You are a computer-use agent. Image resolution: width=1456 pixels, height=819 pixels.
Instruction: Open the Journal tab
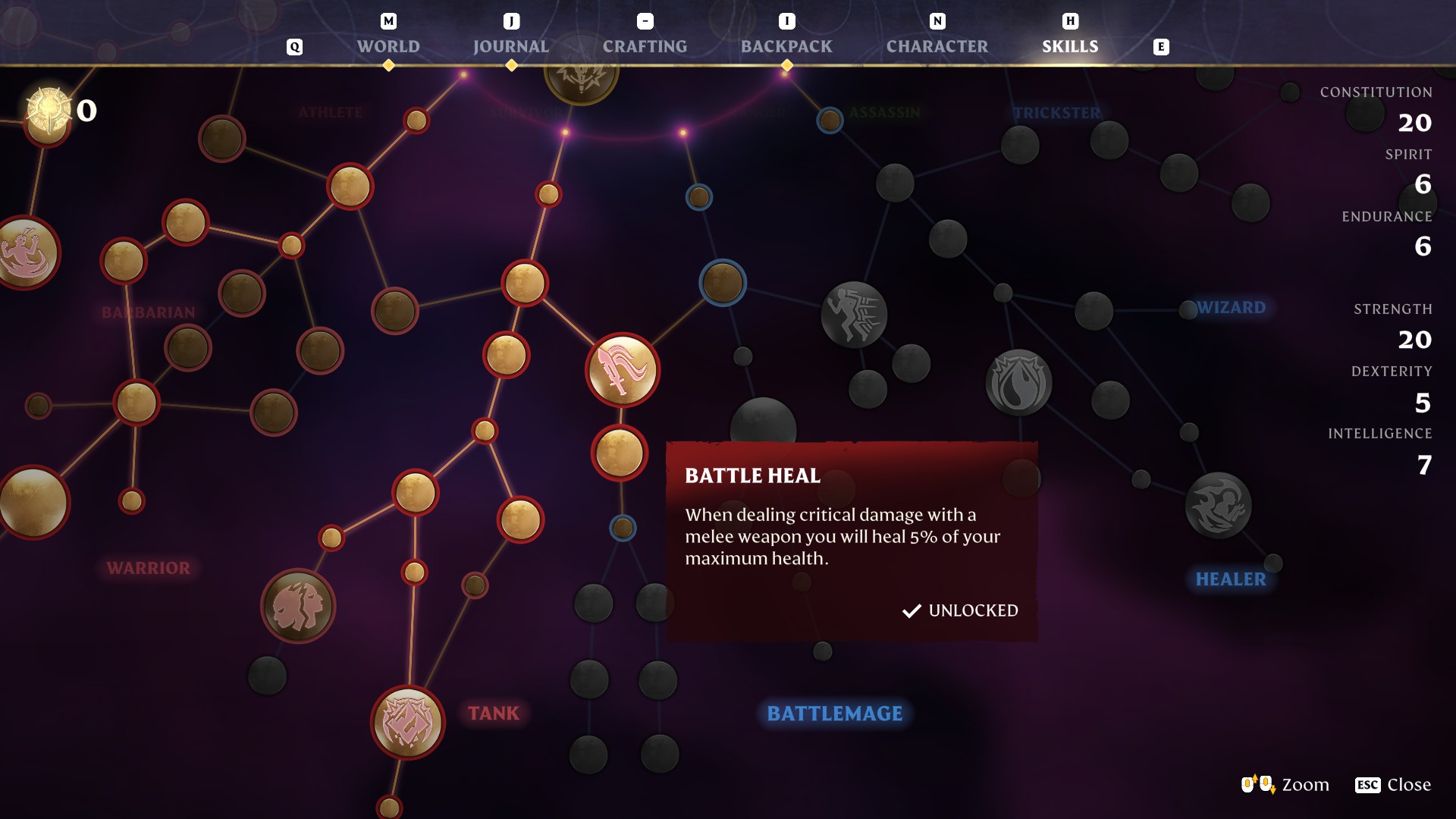510,46
